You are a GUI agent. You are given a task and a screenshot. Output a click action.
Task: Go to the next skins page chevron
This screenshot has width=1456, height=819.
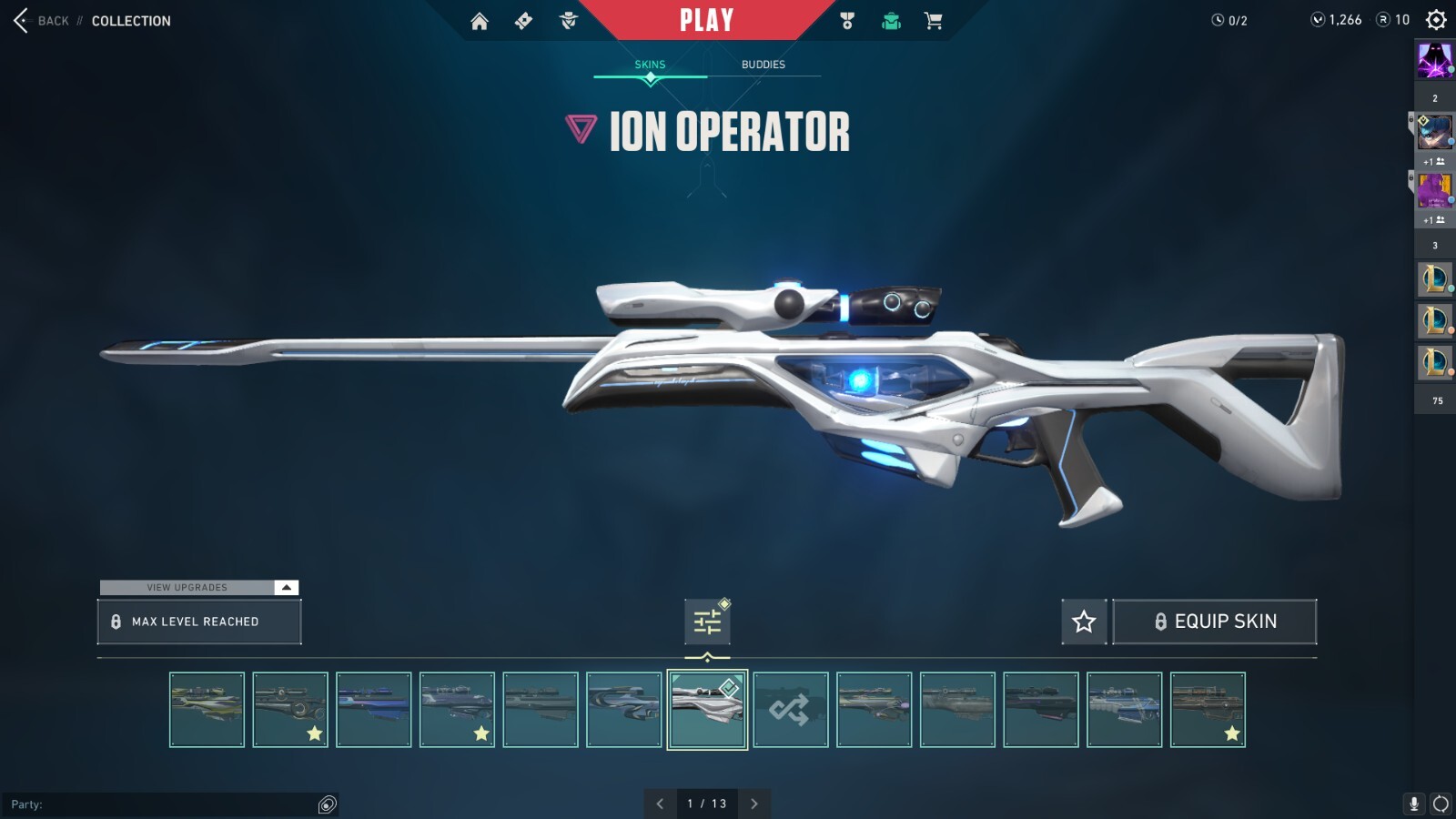753,804
